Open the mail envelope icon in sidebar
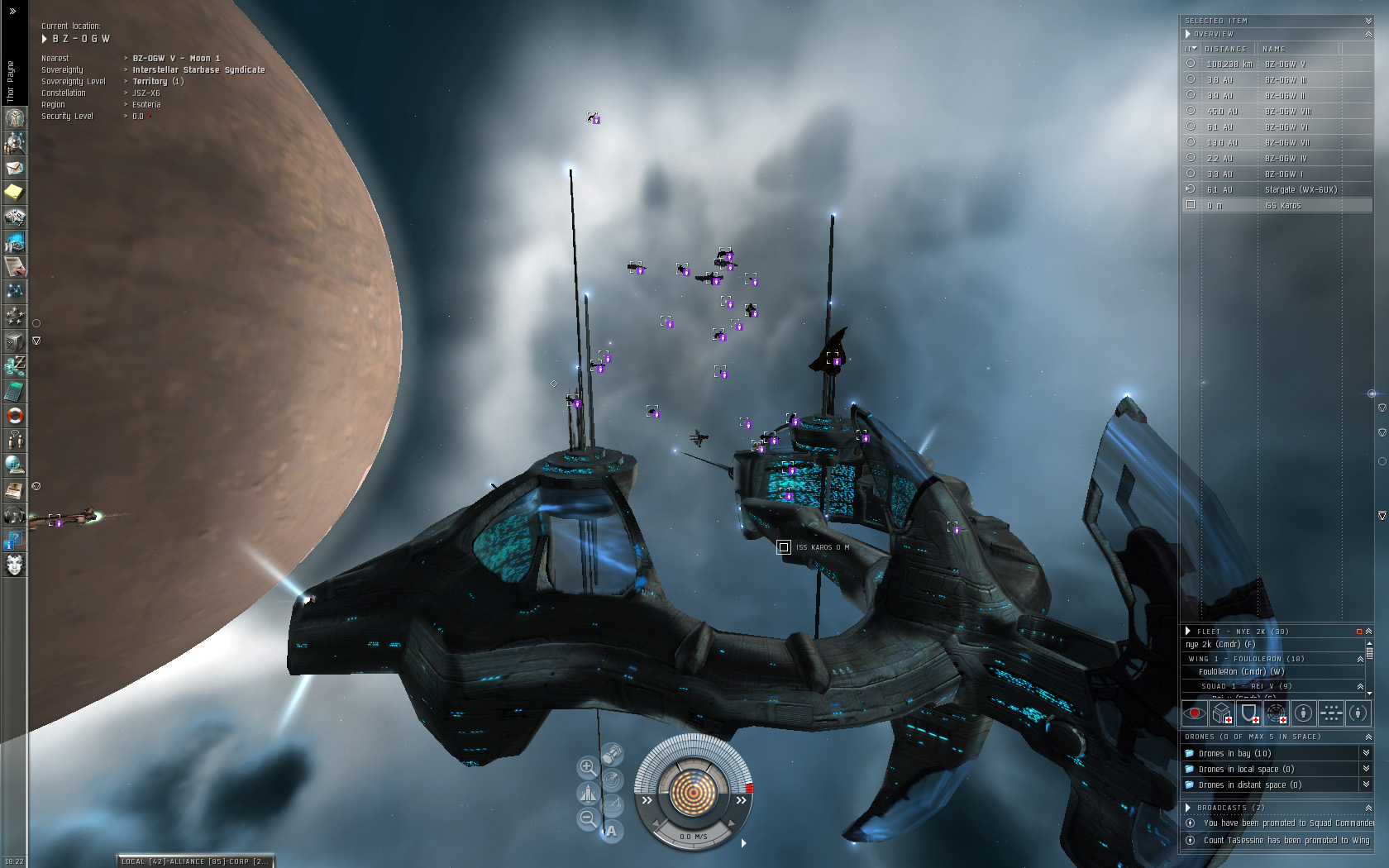Image resolution: width=1389 pixels, height=868 pixels. point(15,168)
